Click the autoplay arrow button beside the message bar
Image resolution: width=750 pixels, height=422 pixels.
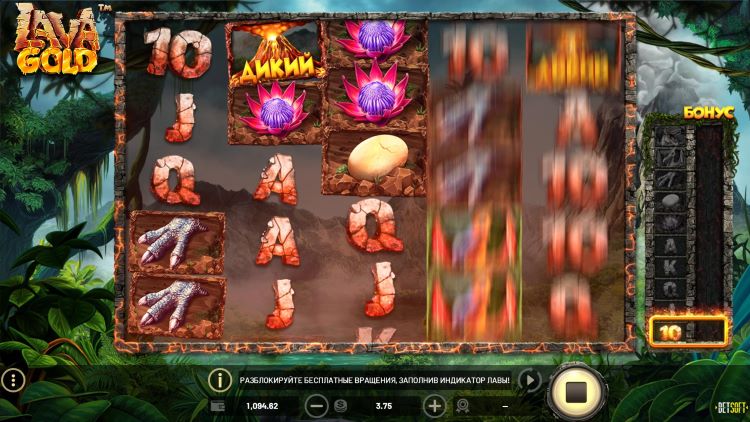pyautogui.click(x=530, y=380)
